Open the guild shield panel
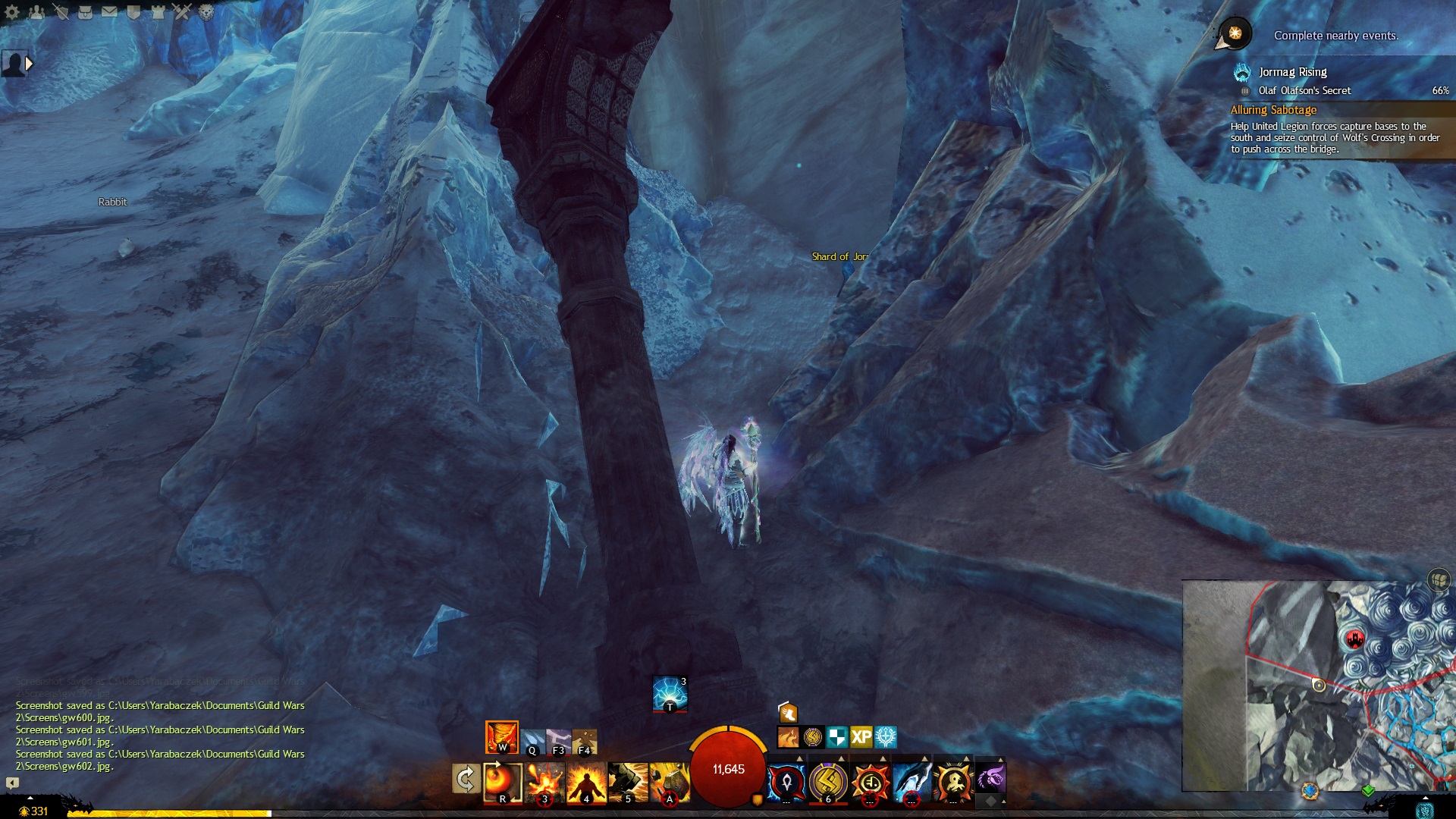This screenshot has width=1456, height=819. (x=133, y=11)
